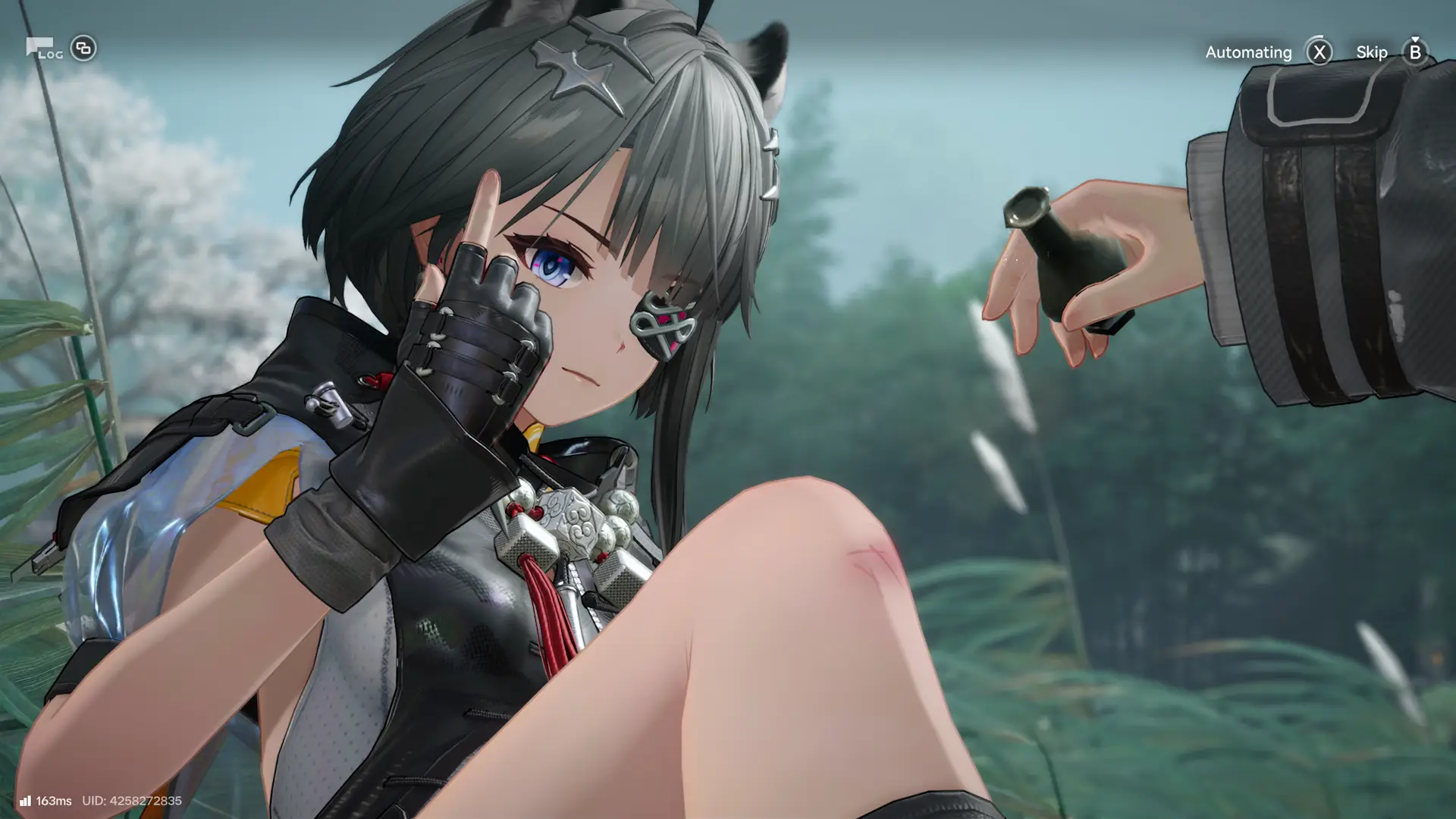Click the overlapping-squares icon beside Log
The width and height of the screenshot is (1456, 819).
[83, 49]
